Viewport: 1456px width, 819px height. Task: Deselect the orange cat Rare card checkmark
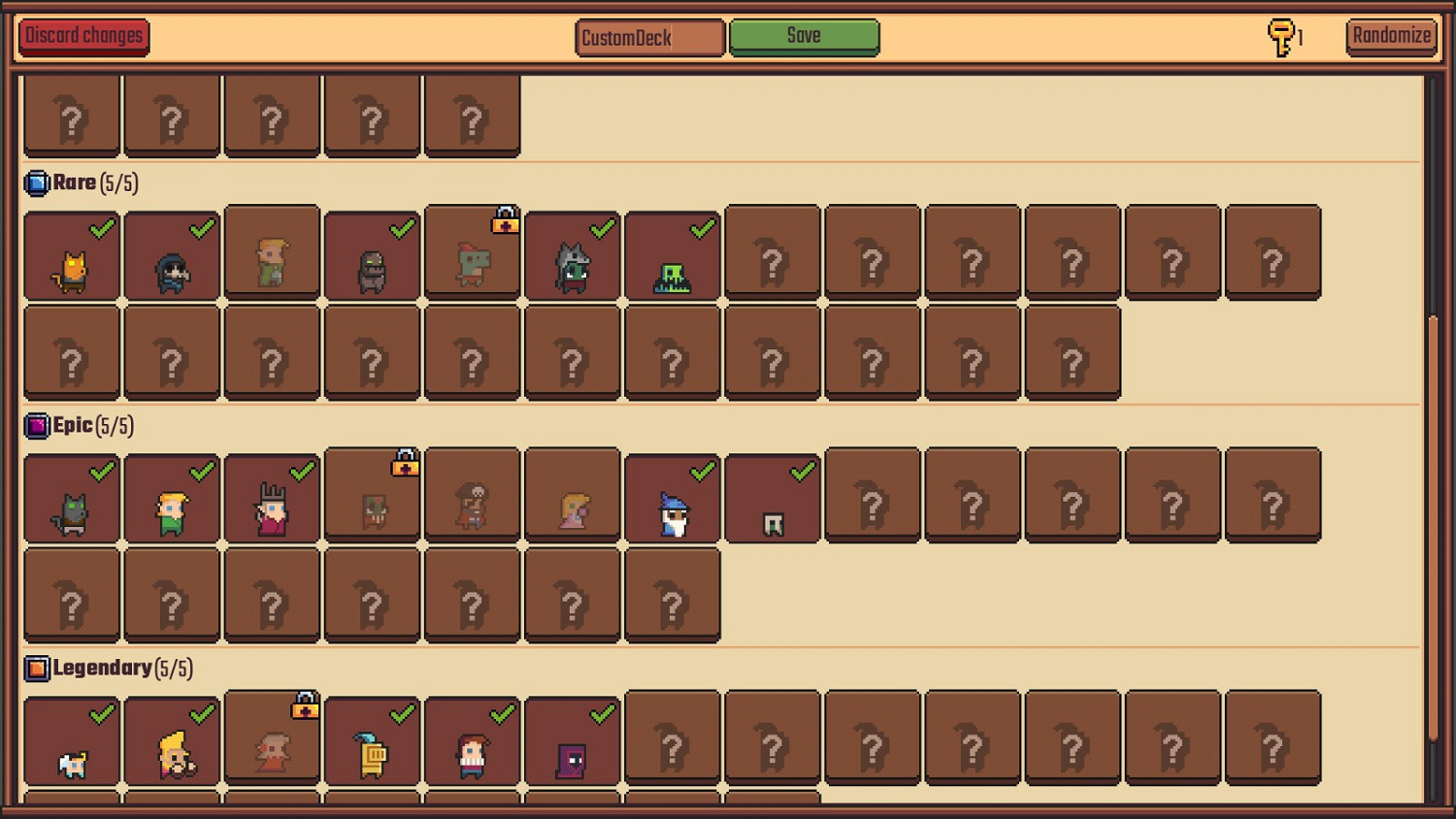100,228
